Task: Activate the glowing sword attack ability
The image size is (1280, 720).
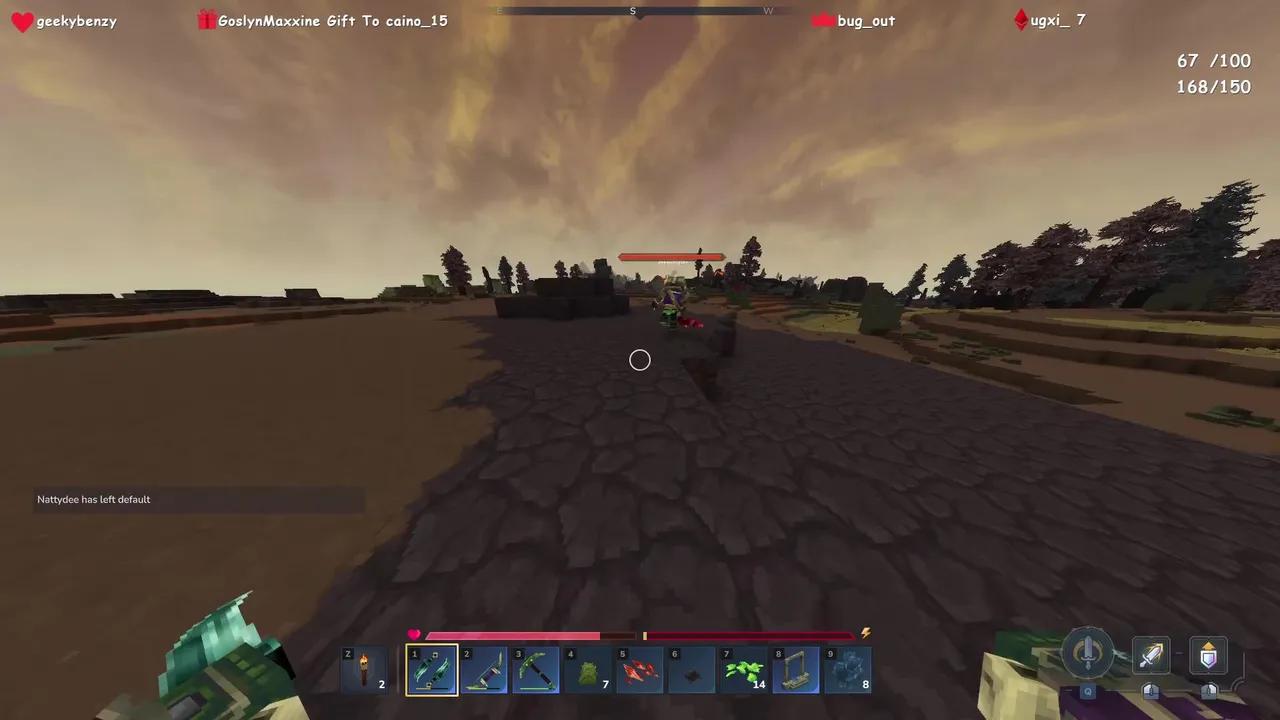Action: (1150, 655)
